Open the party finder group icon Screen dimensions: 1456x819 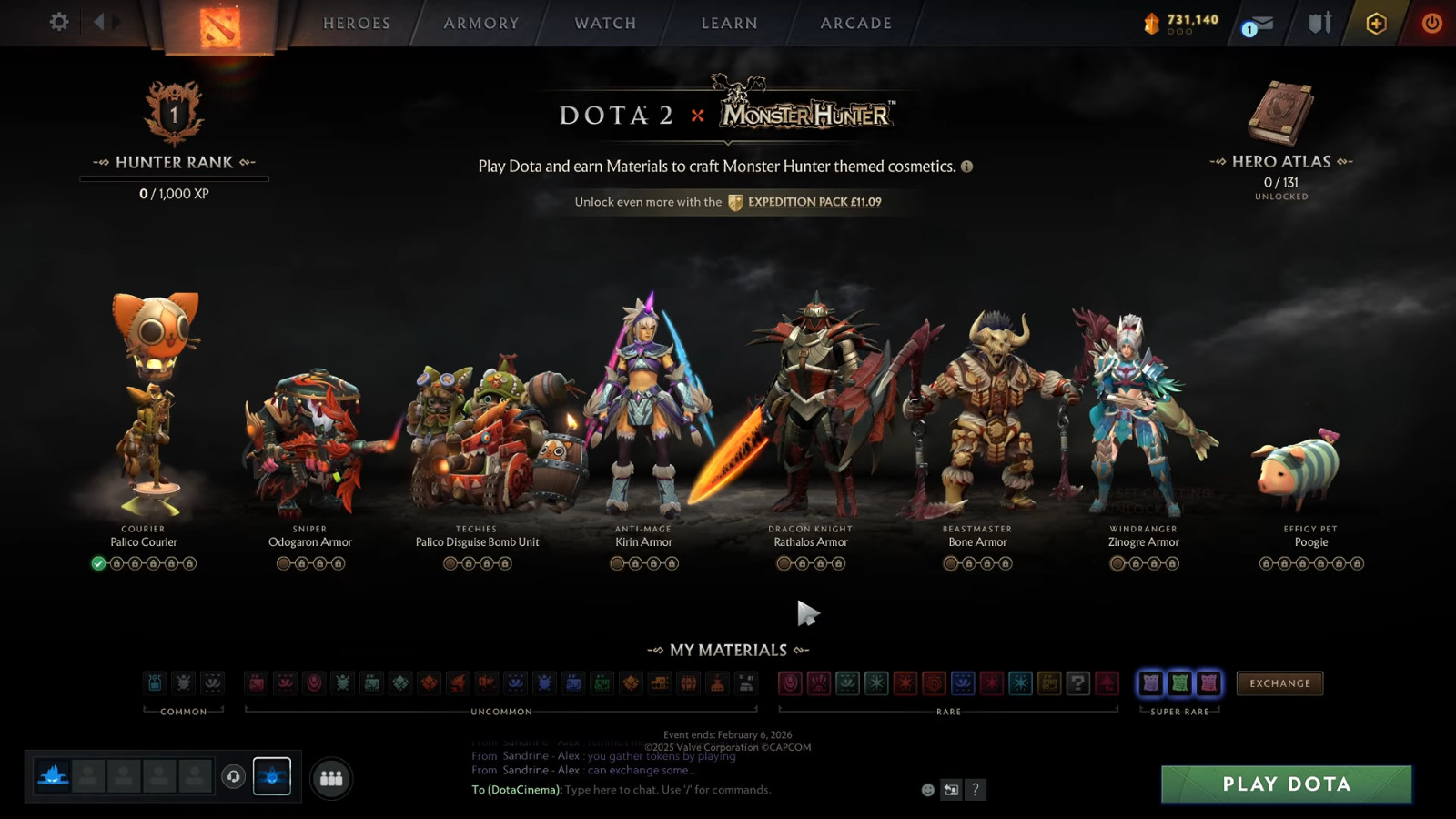click(331, 777)
